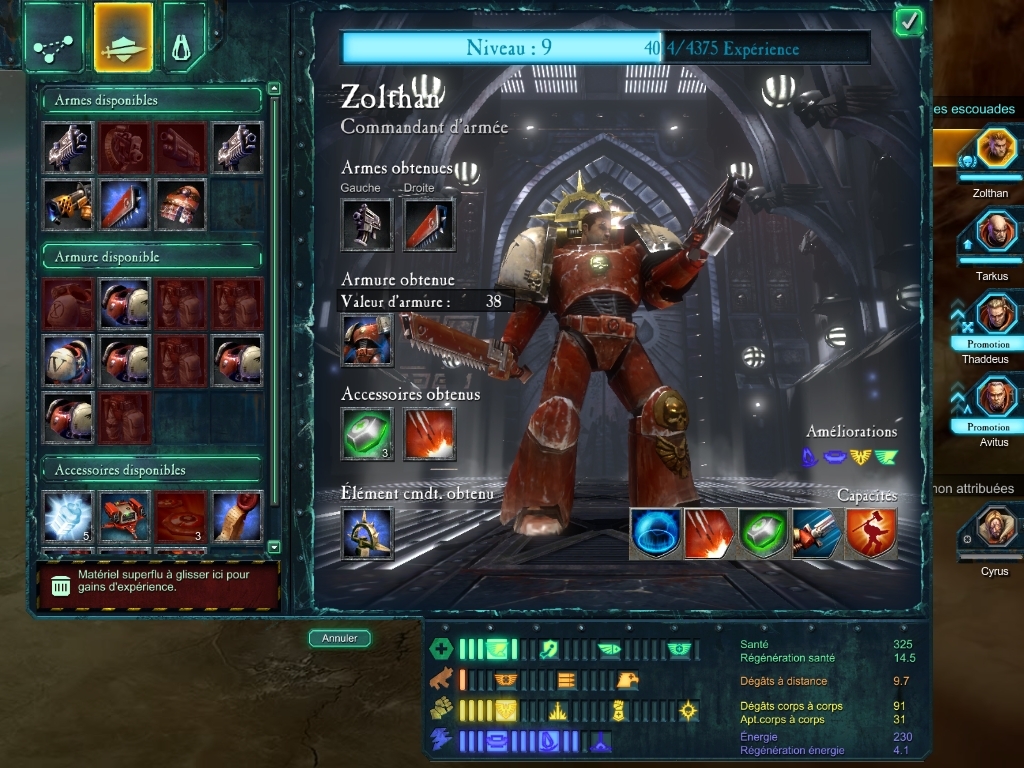Select Zolthan's squad portrait

tap(996, 150)
